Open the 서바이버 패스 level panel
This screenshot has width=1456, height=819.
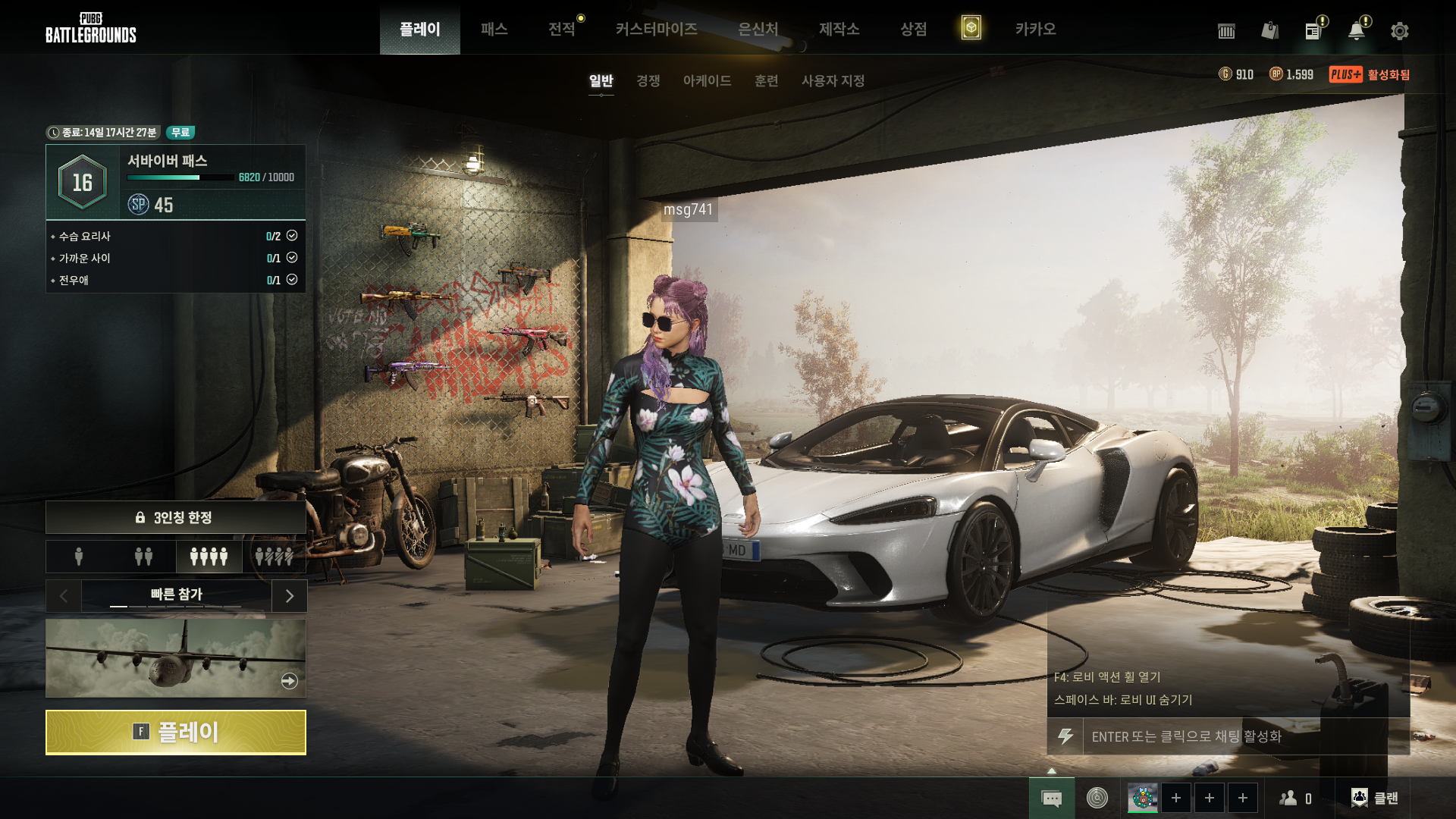(x=176, y=182)
